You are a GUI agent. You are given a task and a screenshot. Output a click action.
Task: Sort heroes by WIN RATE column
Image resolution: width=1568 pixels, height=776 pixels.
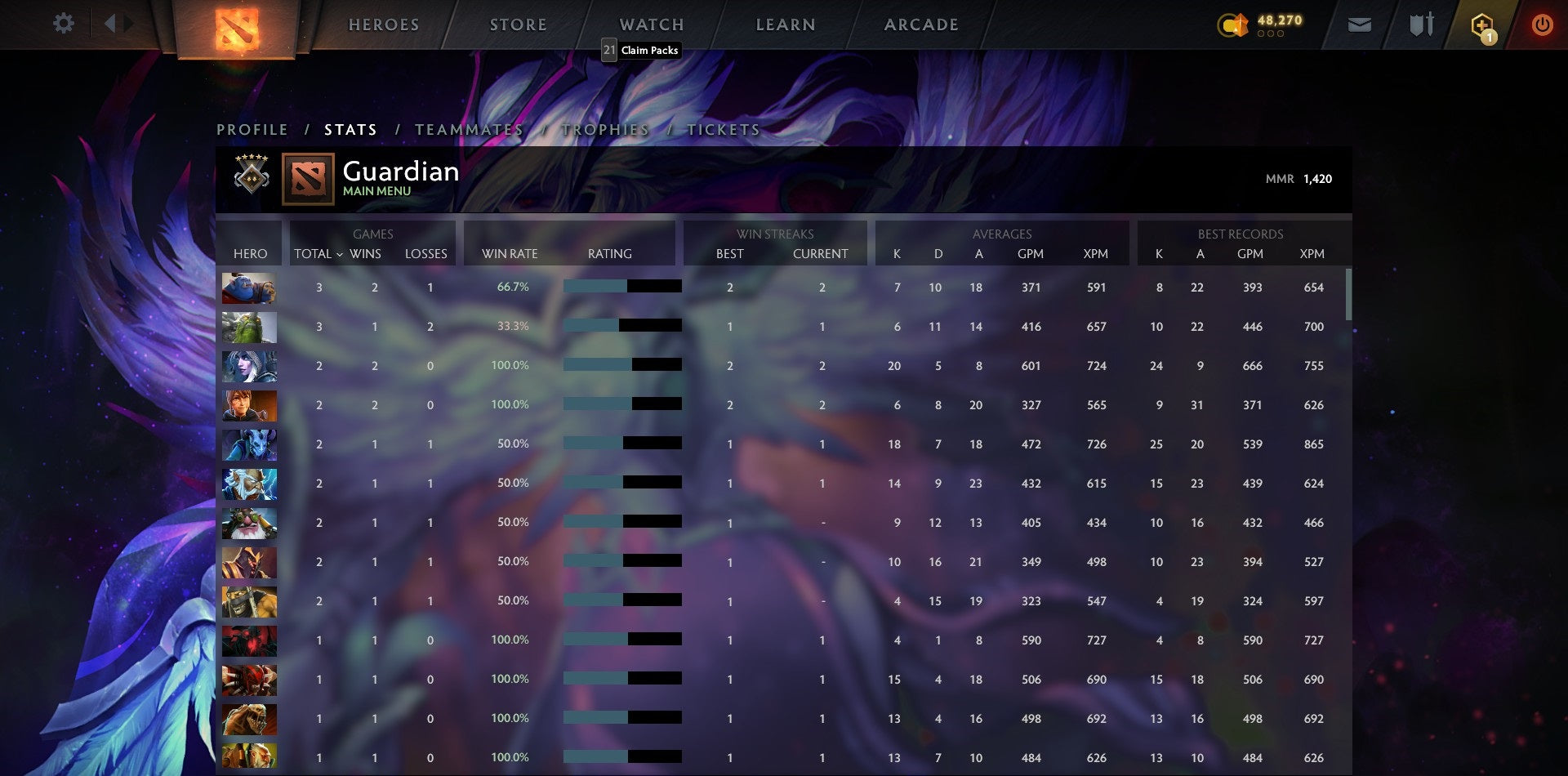(509, 254)
